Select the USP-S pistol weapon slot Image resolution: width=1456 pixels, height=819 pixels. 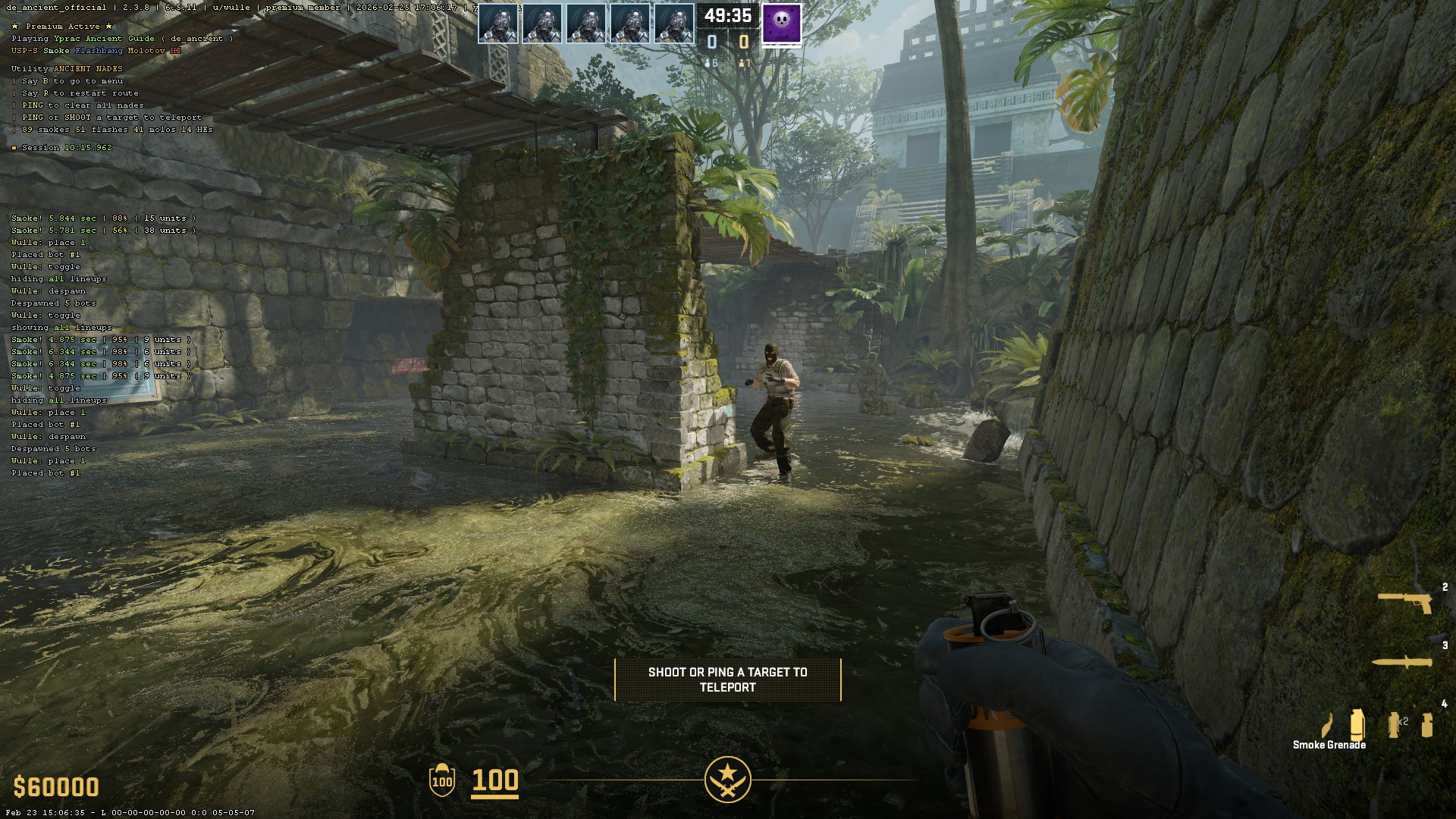(x=1404, y=602)
